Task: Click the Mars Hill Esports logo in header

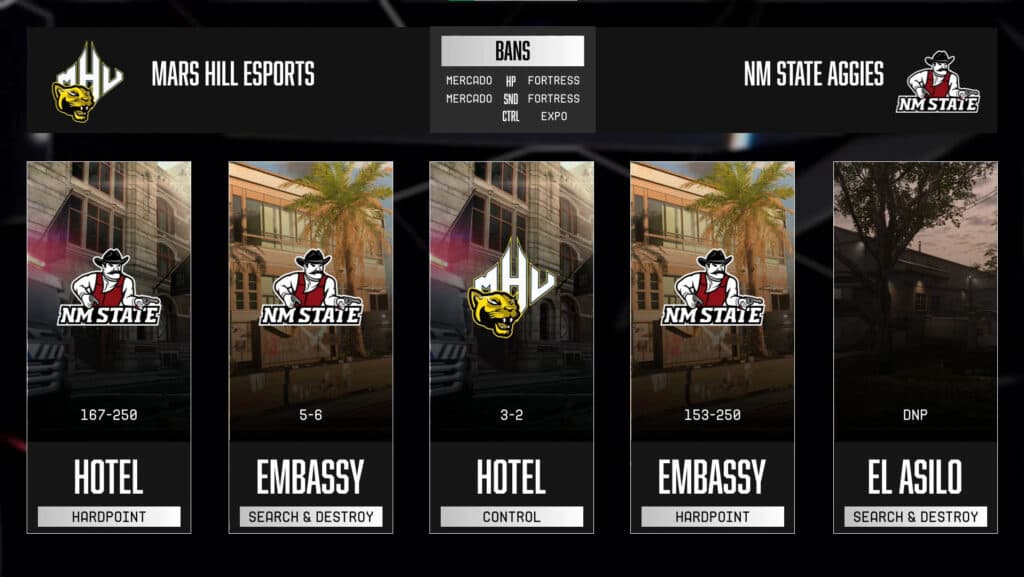Action: [x=88, y=80]
